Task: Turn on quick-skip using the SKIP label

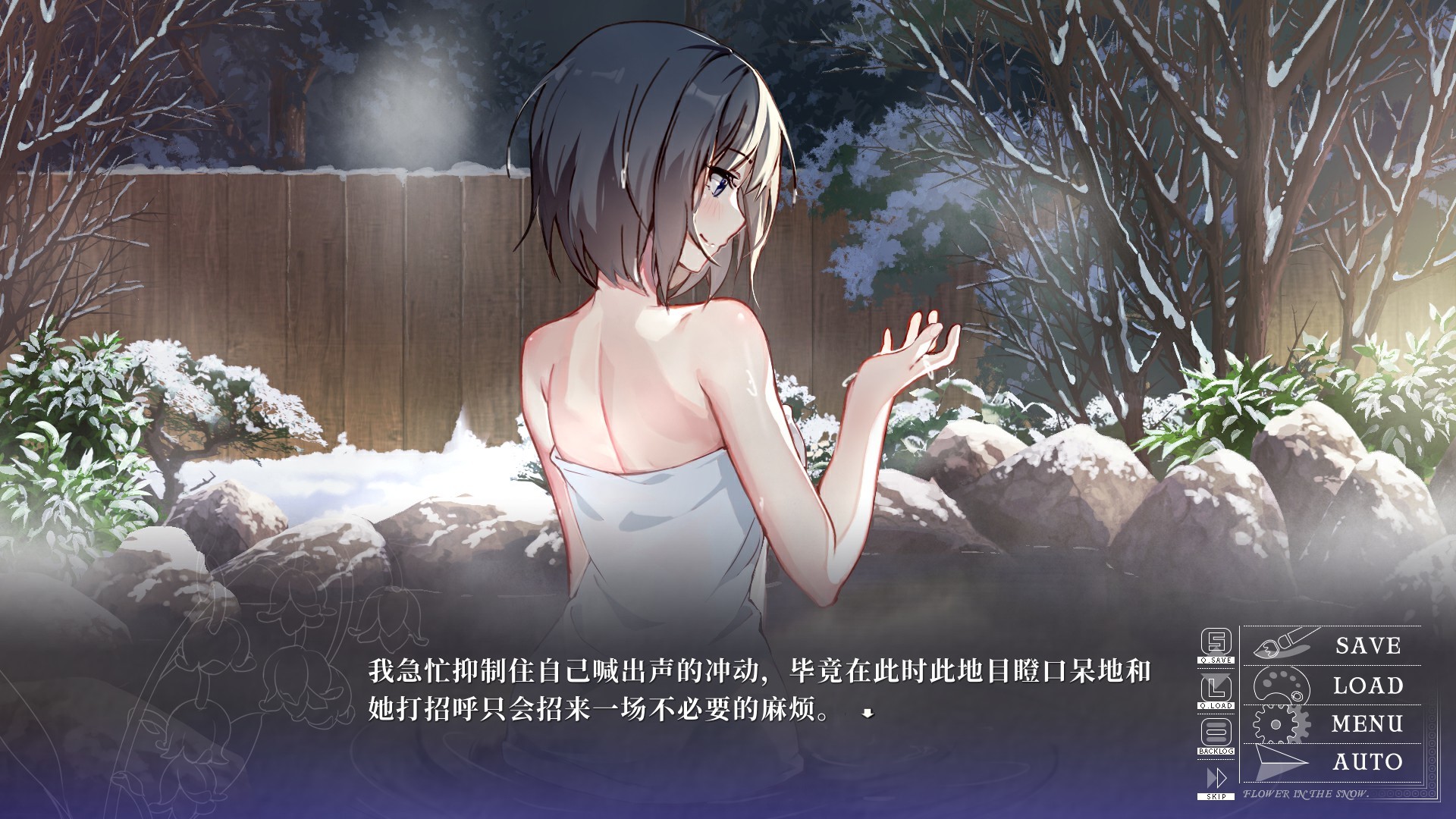Action: (x=1216, y=796)
